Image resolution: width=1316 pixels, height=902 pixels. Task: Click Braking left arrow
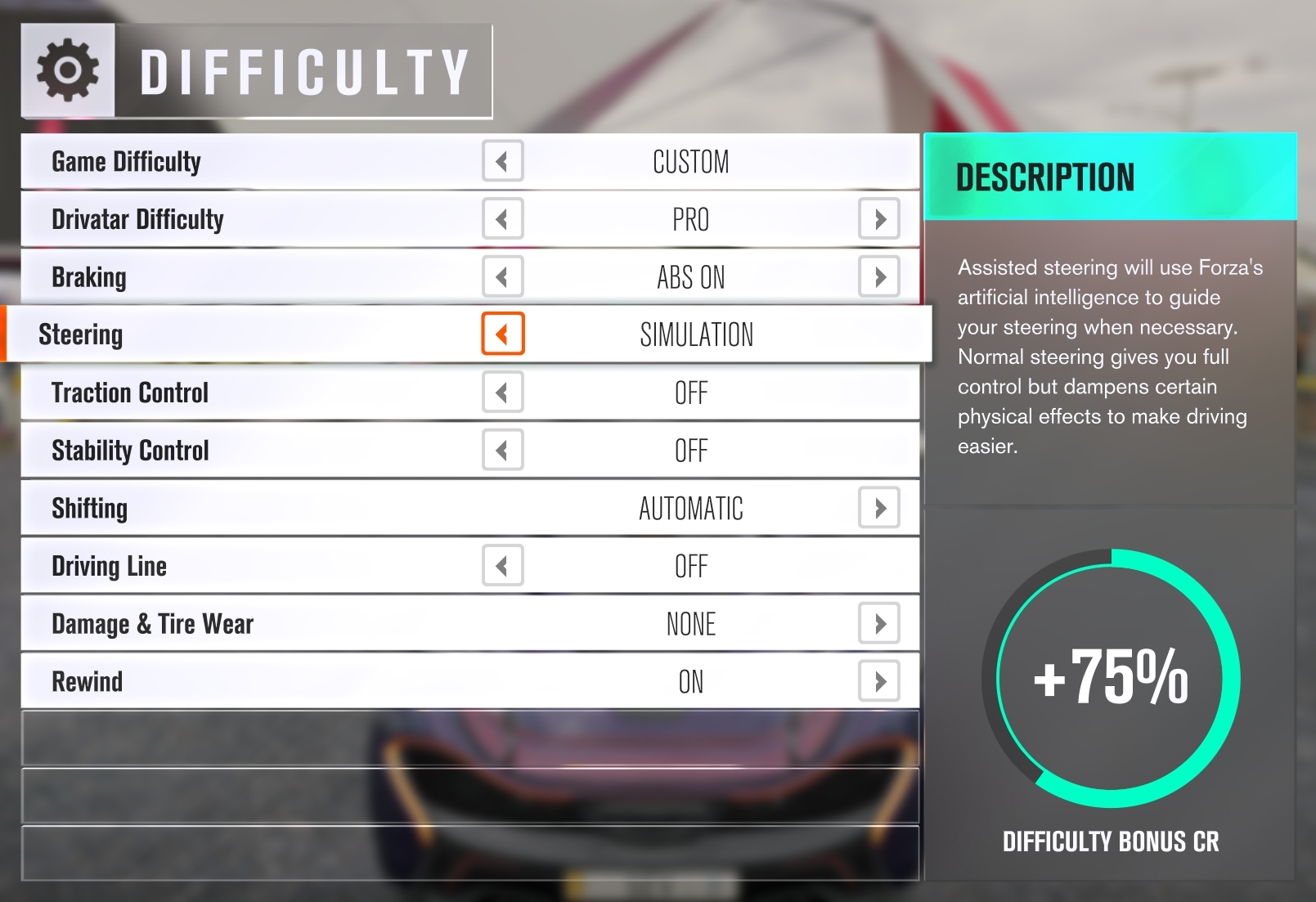click(502, 277)
